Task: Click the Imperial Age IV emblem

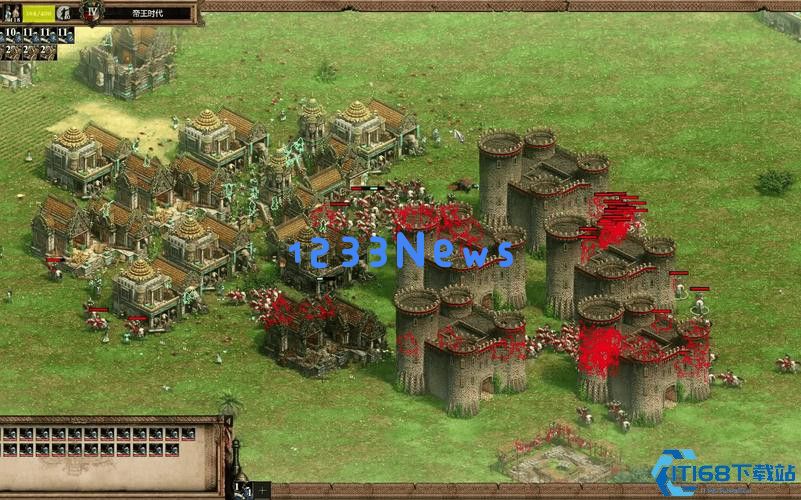Action: (x=93, y=13)
